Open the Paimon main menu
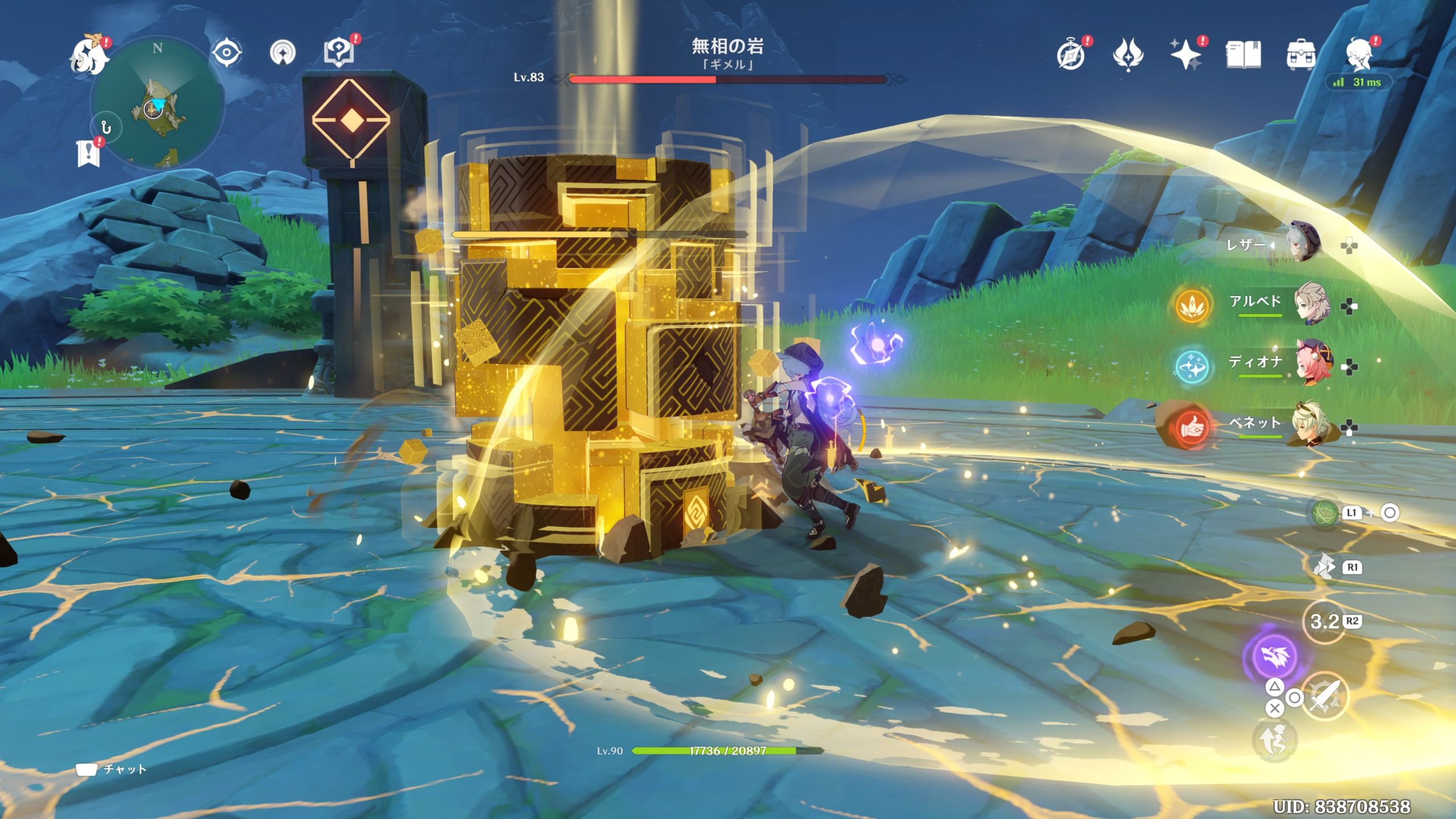The image size is (1456, 819). [89, 56]
